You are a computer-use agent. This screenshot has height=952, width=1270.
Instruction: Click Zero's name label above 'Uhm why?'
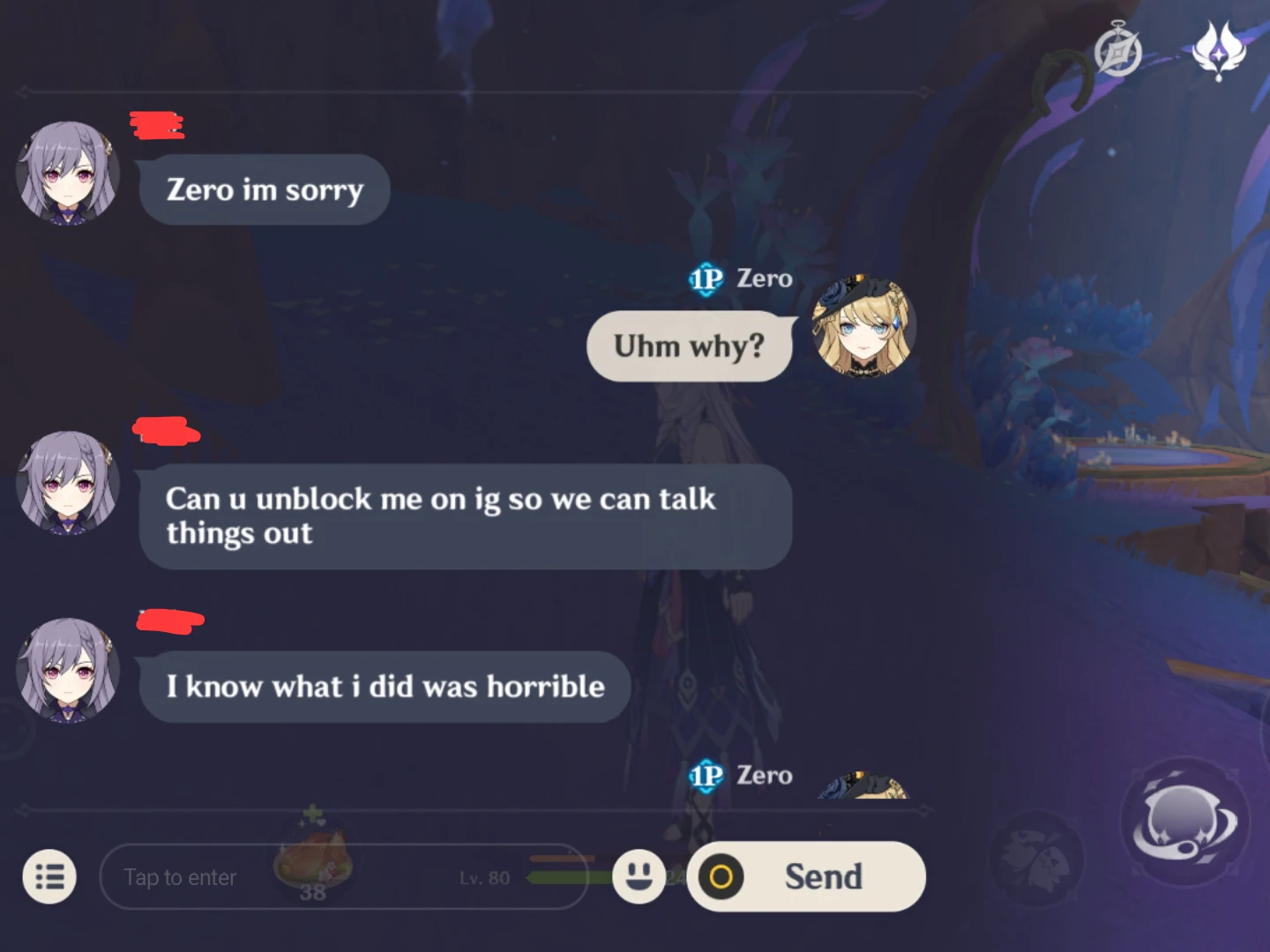764,279
